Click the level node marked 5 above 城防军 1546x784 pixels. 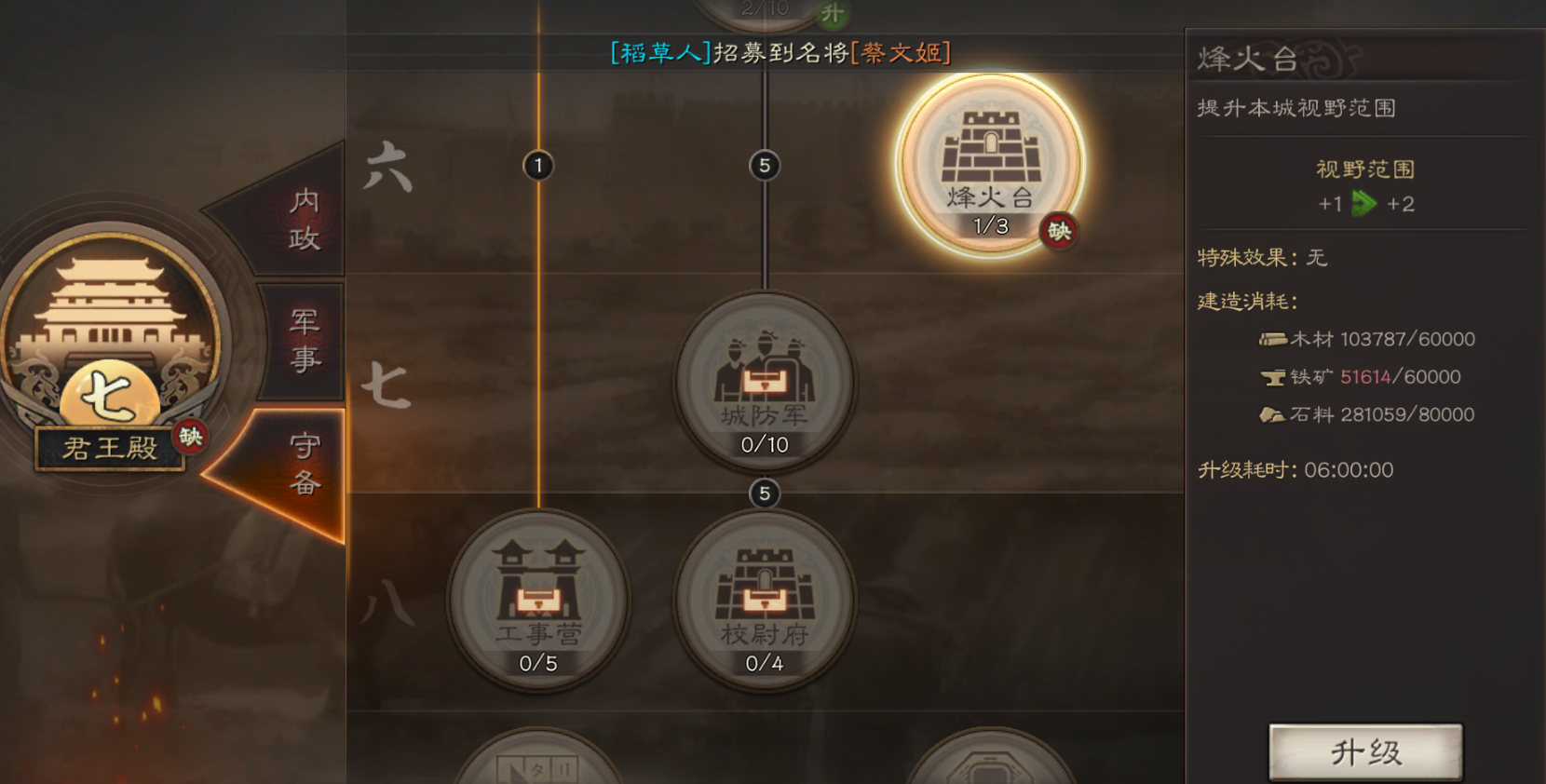765,164
